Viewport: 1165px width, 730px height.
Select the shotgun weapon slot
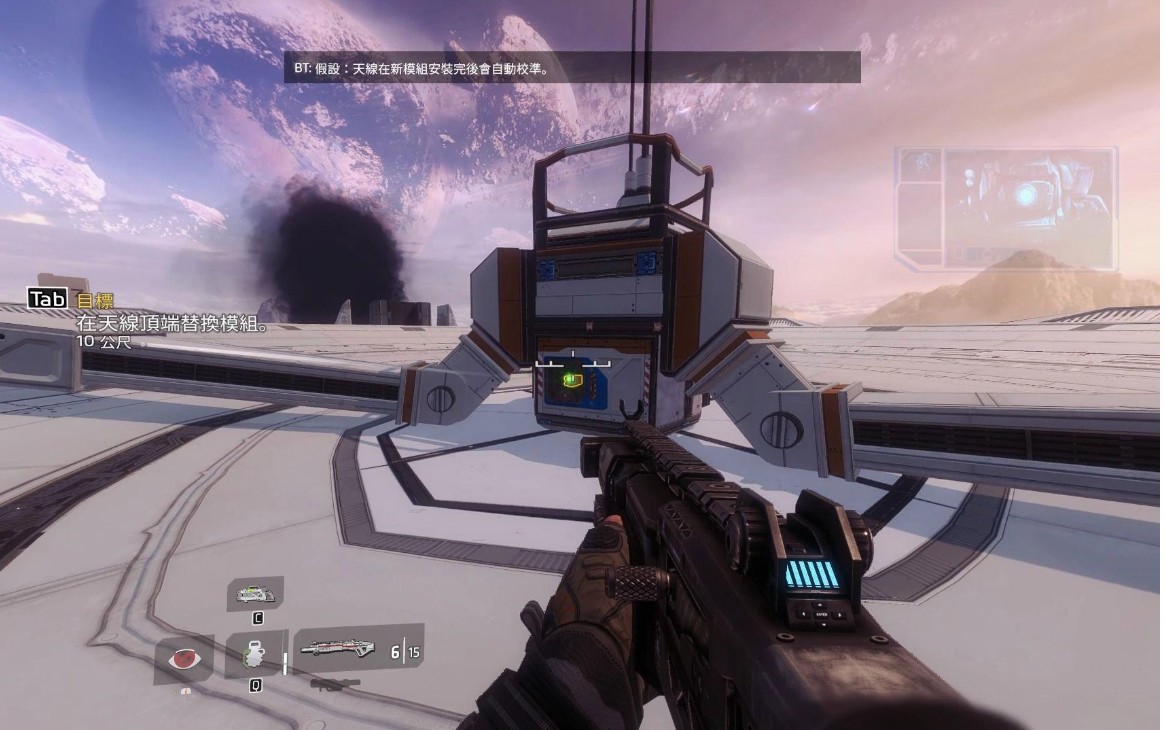click(340, 649)
